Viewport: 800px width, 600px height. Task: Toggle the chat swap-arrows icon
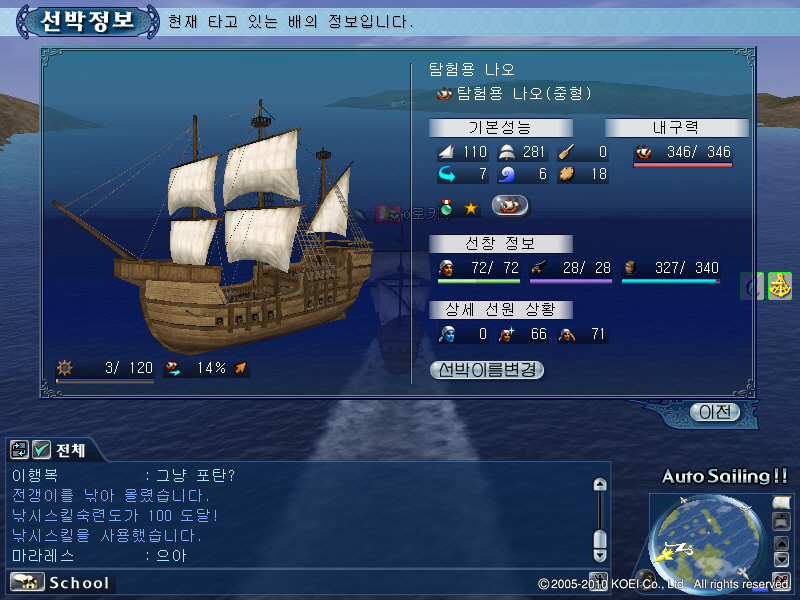point(19,450)
